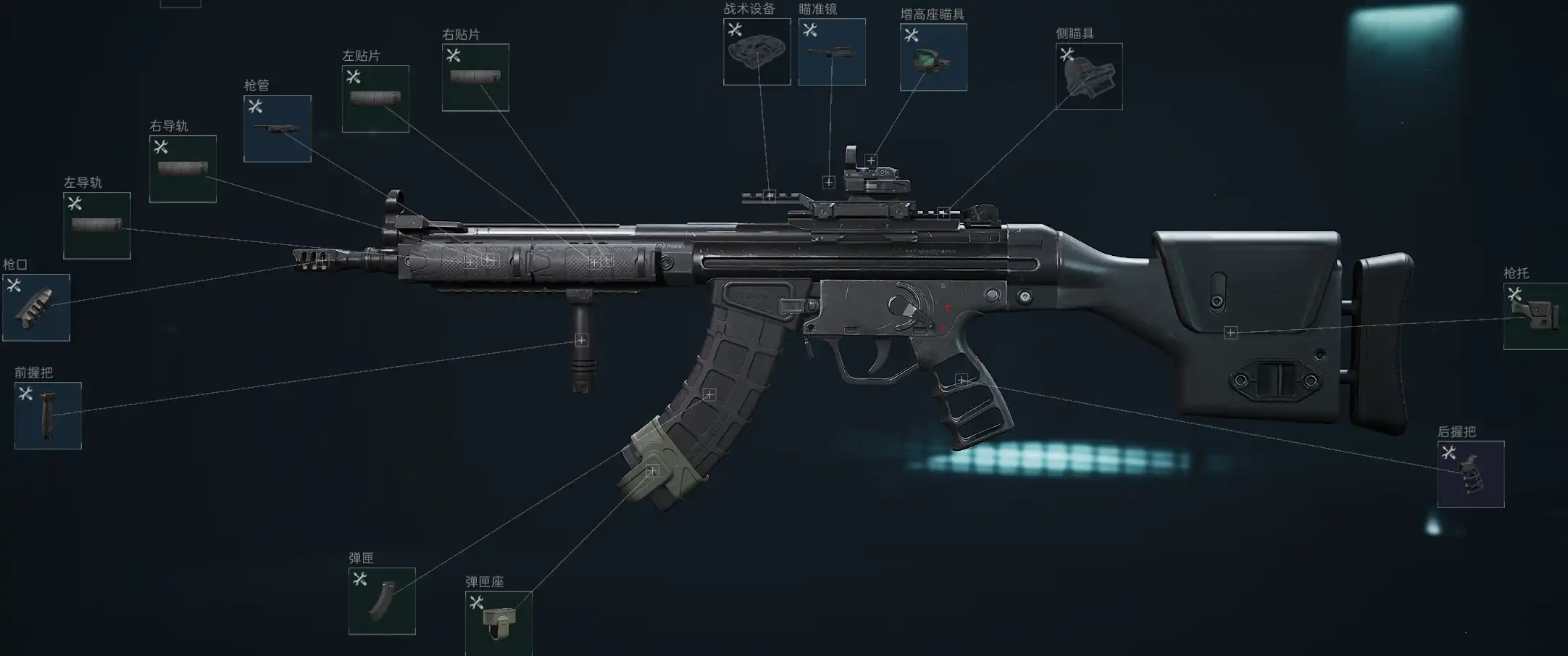Open the left rail (左导轨) slot

point(97,225)
